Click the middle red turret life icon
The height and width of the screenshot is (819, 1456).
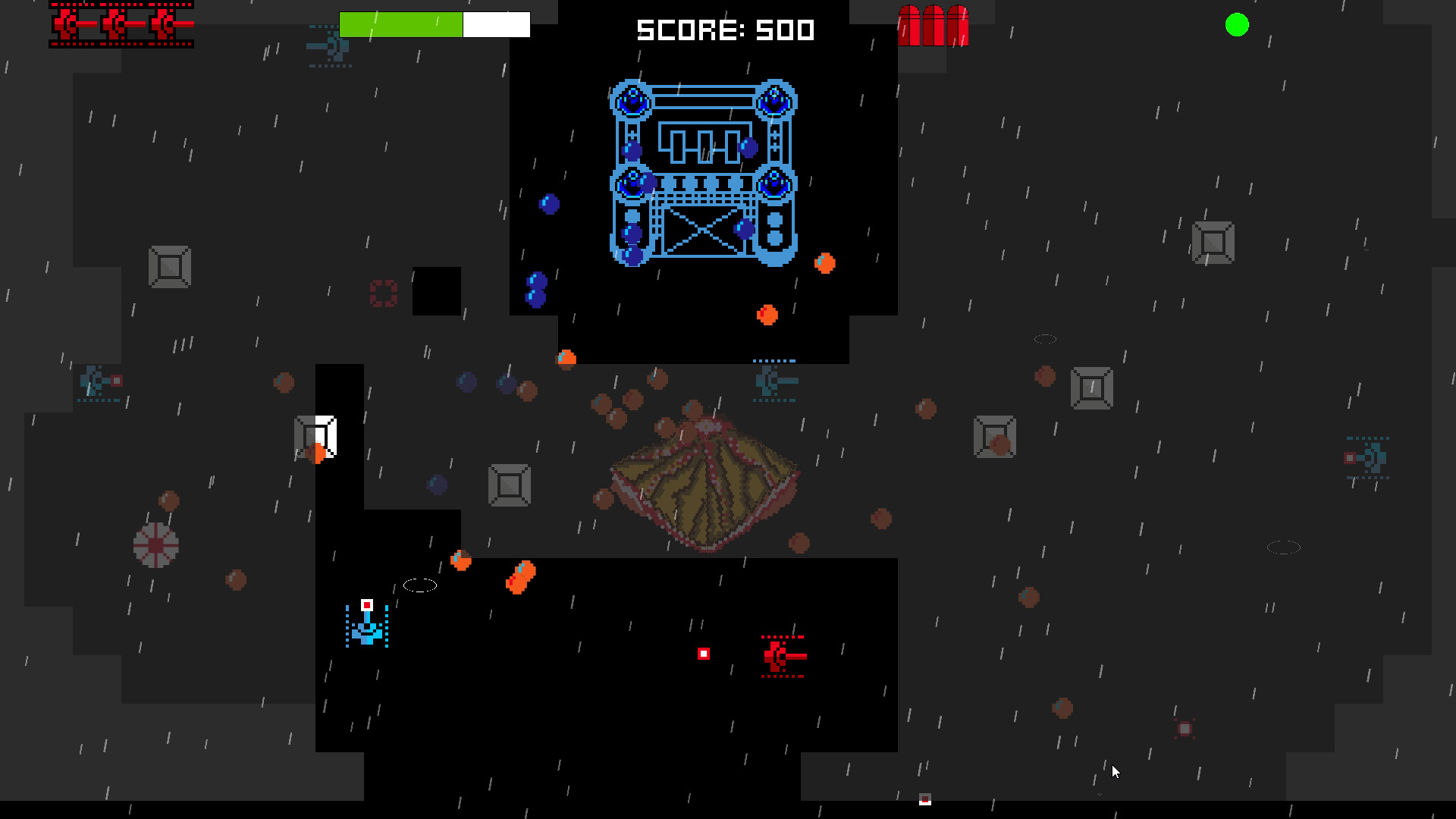coord(115,24)
